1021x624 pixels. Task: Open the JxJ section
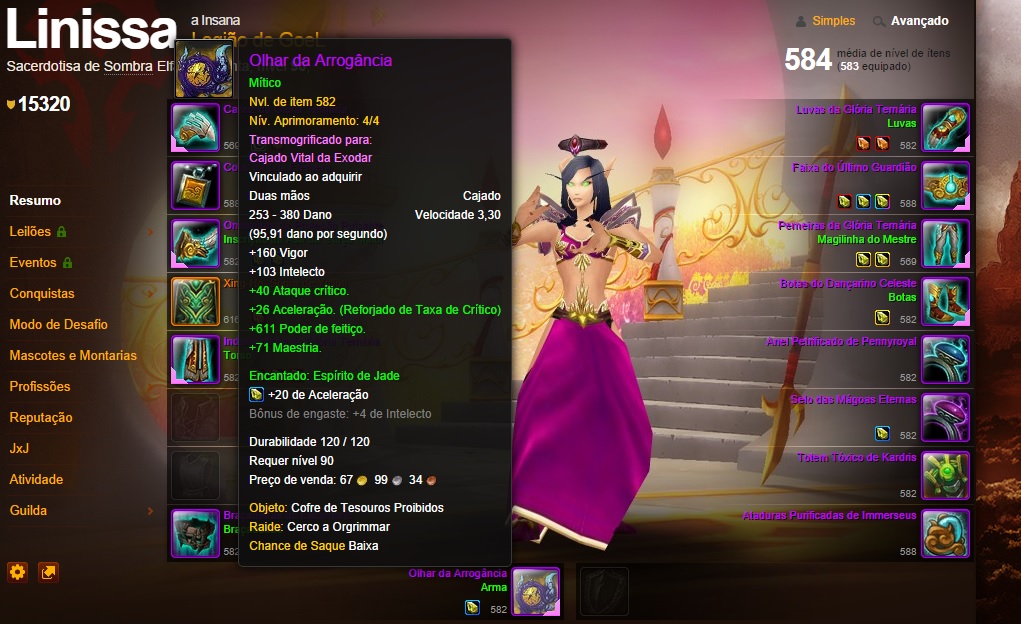pos(19,448)
